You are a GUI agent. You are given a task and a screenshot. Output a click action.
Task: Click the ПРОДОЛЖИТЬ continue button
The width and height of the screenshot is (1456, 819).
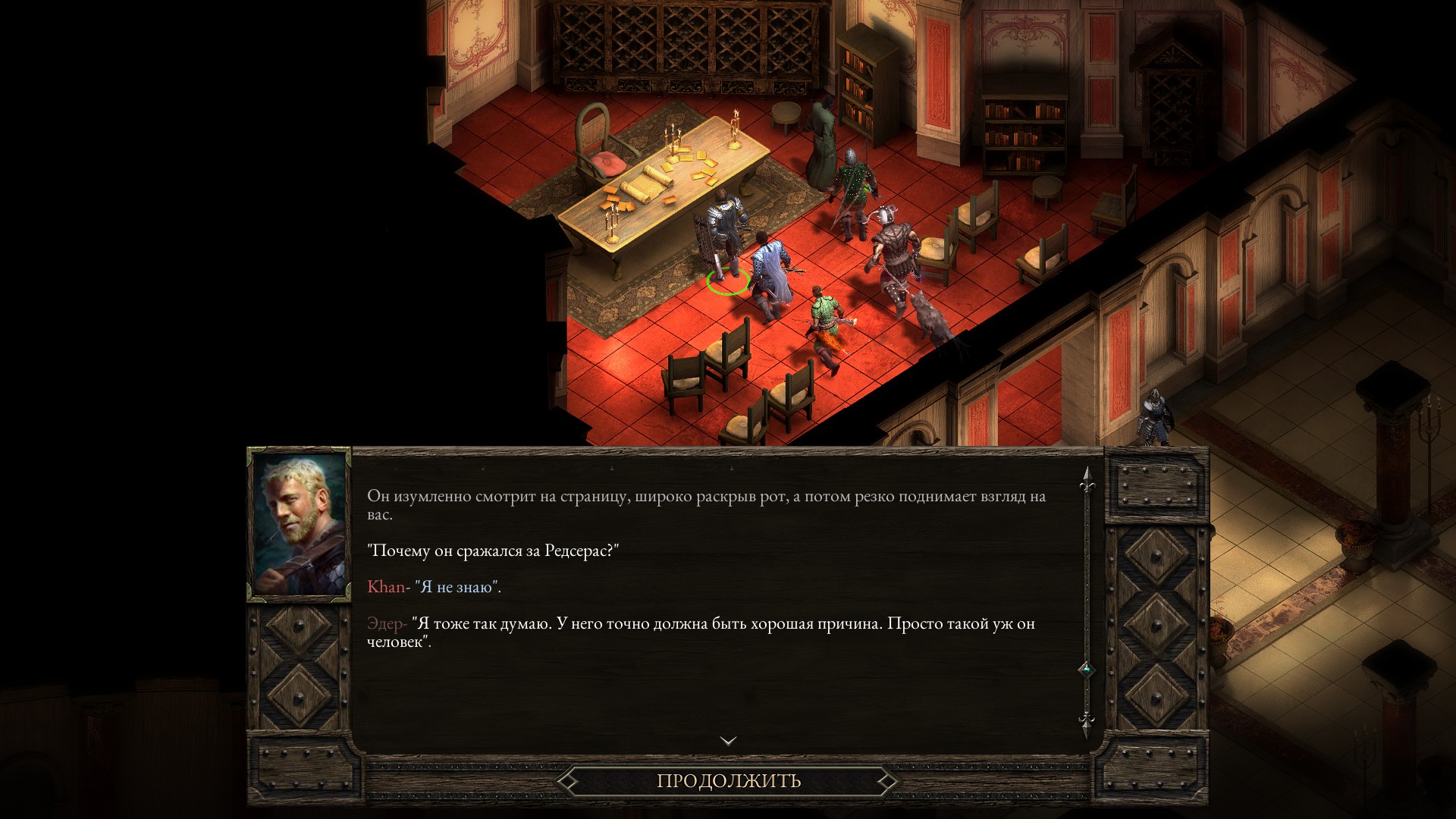pyautogui.click(x=728, y=780)
